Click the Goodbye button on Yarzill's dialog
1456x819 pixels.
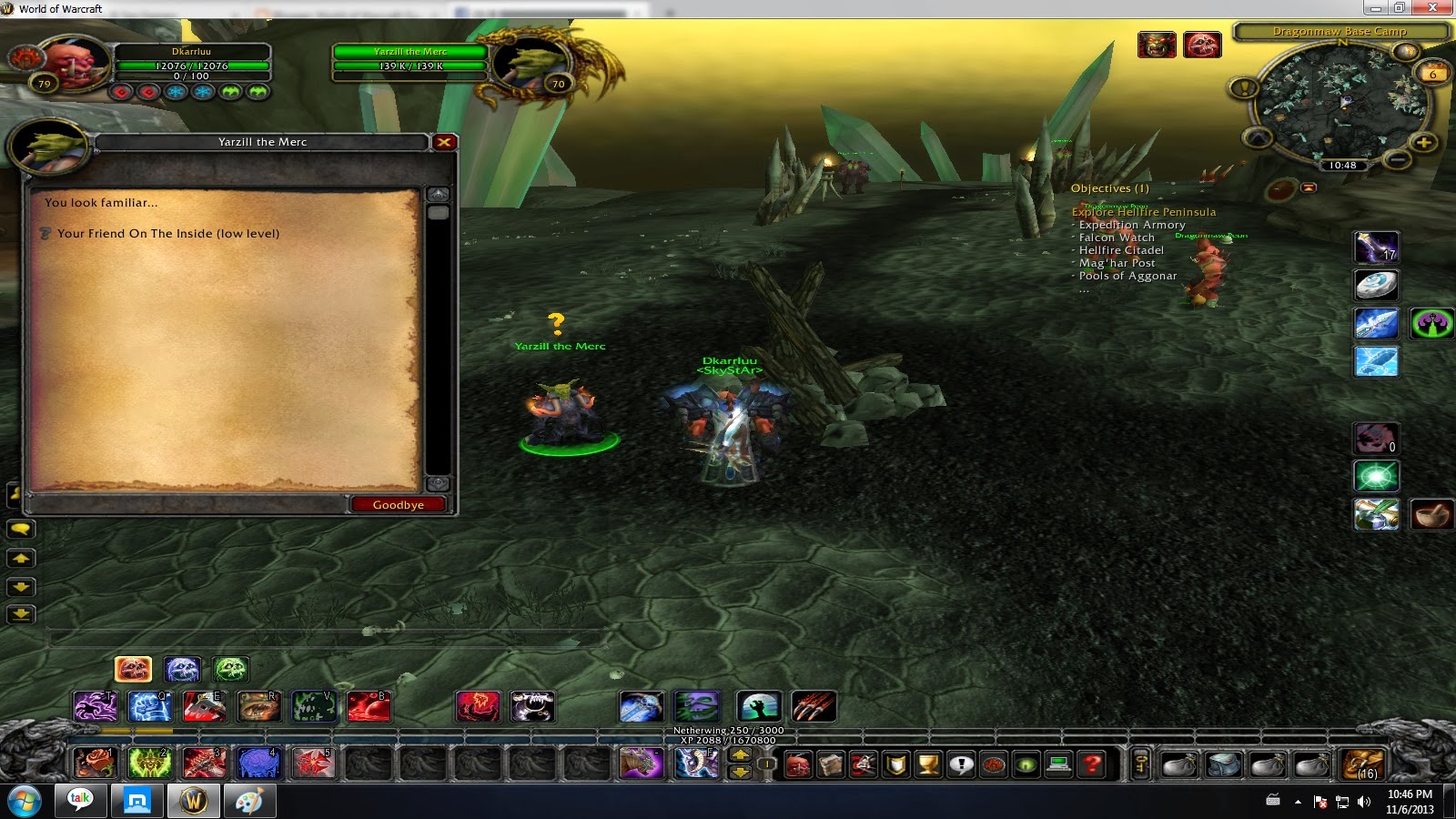[x=398, y=504]
